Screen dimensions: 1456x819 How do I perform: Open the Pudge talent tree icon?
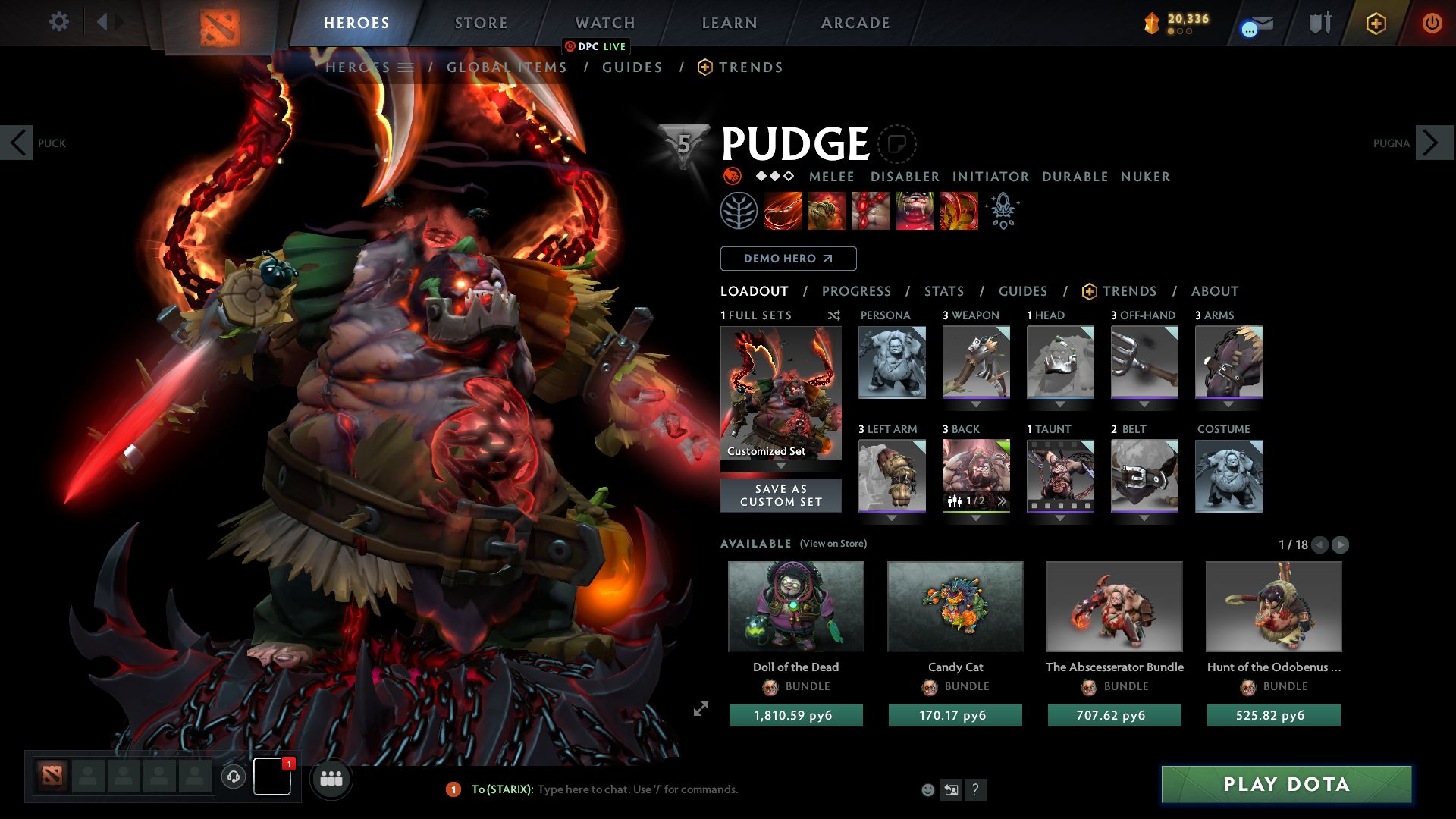739,211
